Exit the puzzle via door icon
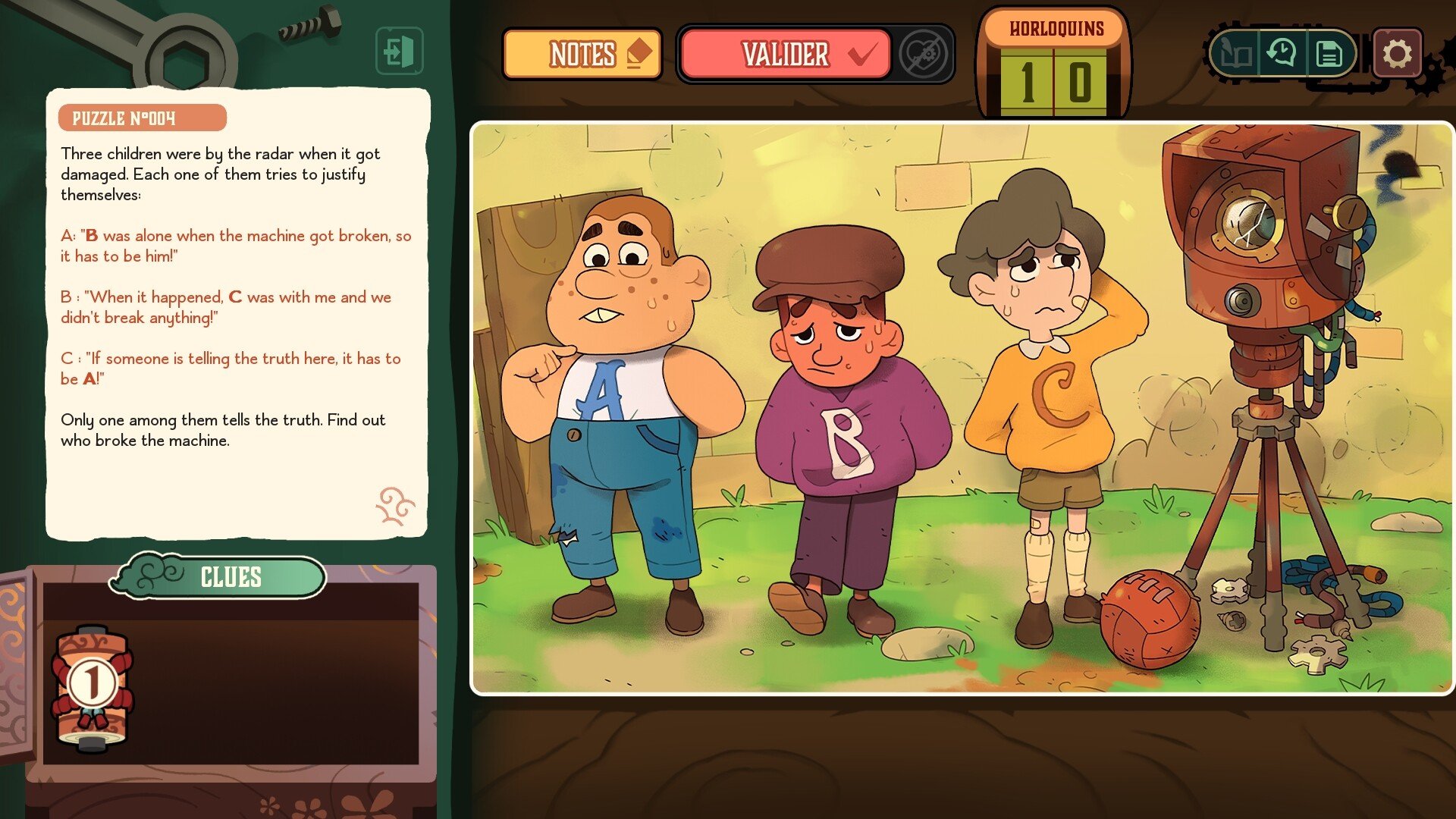 (399, 52)
